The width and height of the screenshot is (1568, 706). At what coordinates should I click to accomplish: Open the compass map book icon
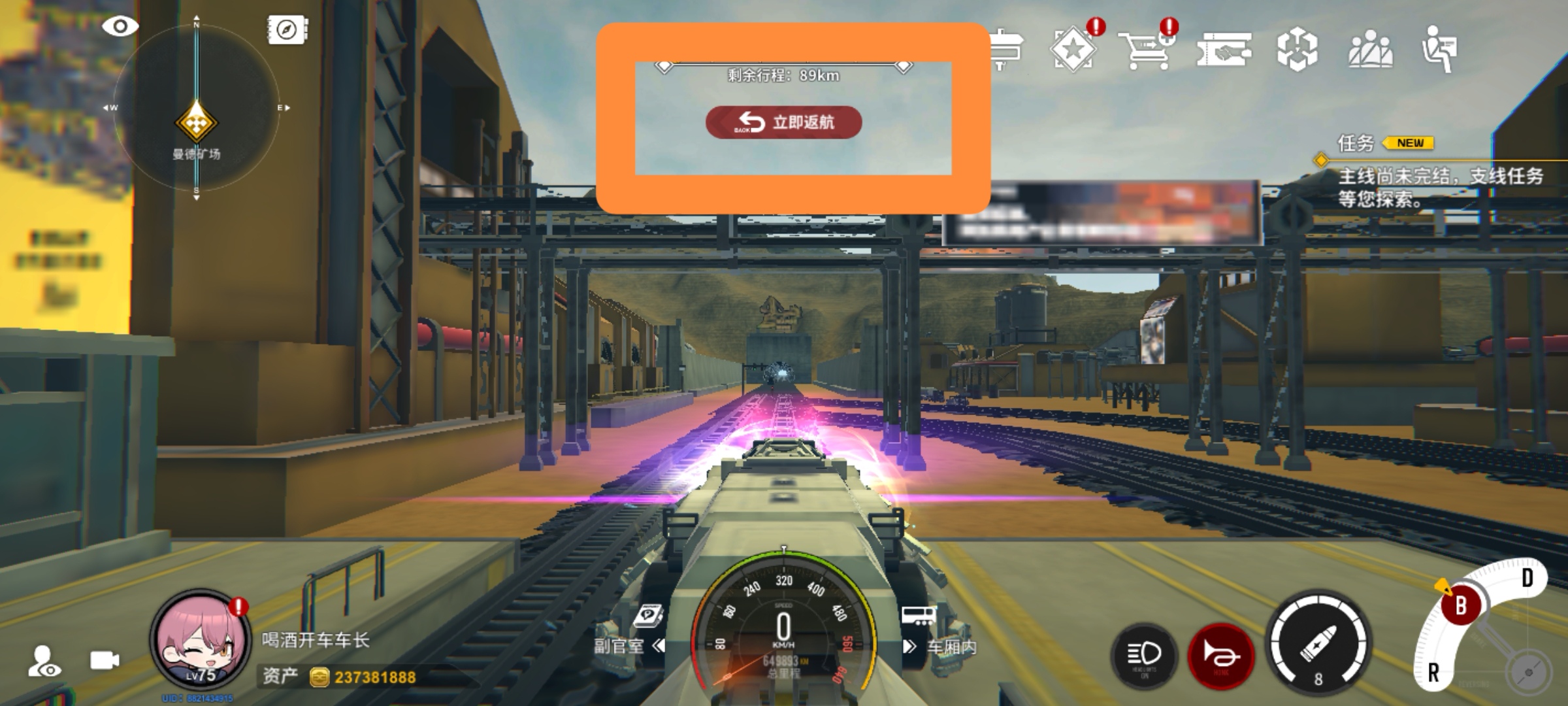[x=287, y=29]
